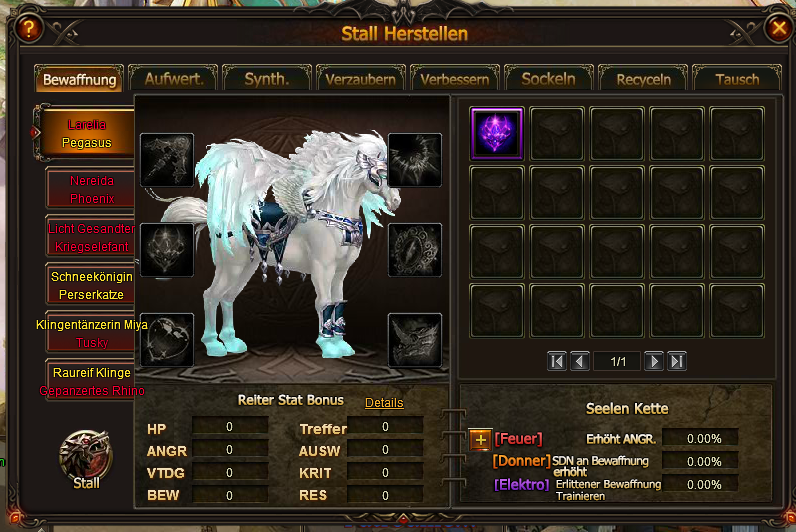Open the Tausch tab
This screenshot has height=532, width=796.
pyautogui.click(x=737, y=79)
